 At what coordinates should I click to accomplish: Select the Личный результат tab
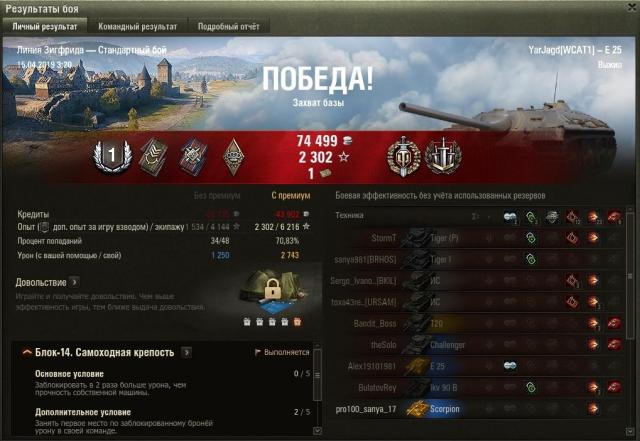46,26
